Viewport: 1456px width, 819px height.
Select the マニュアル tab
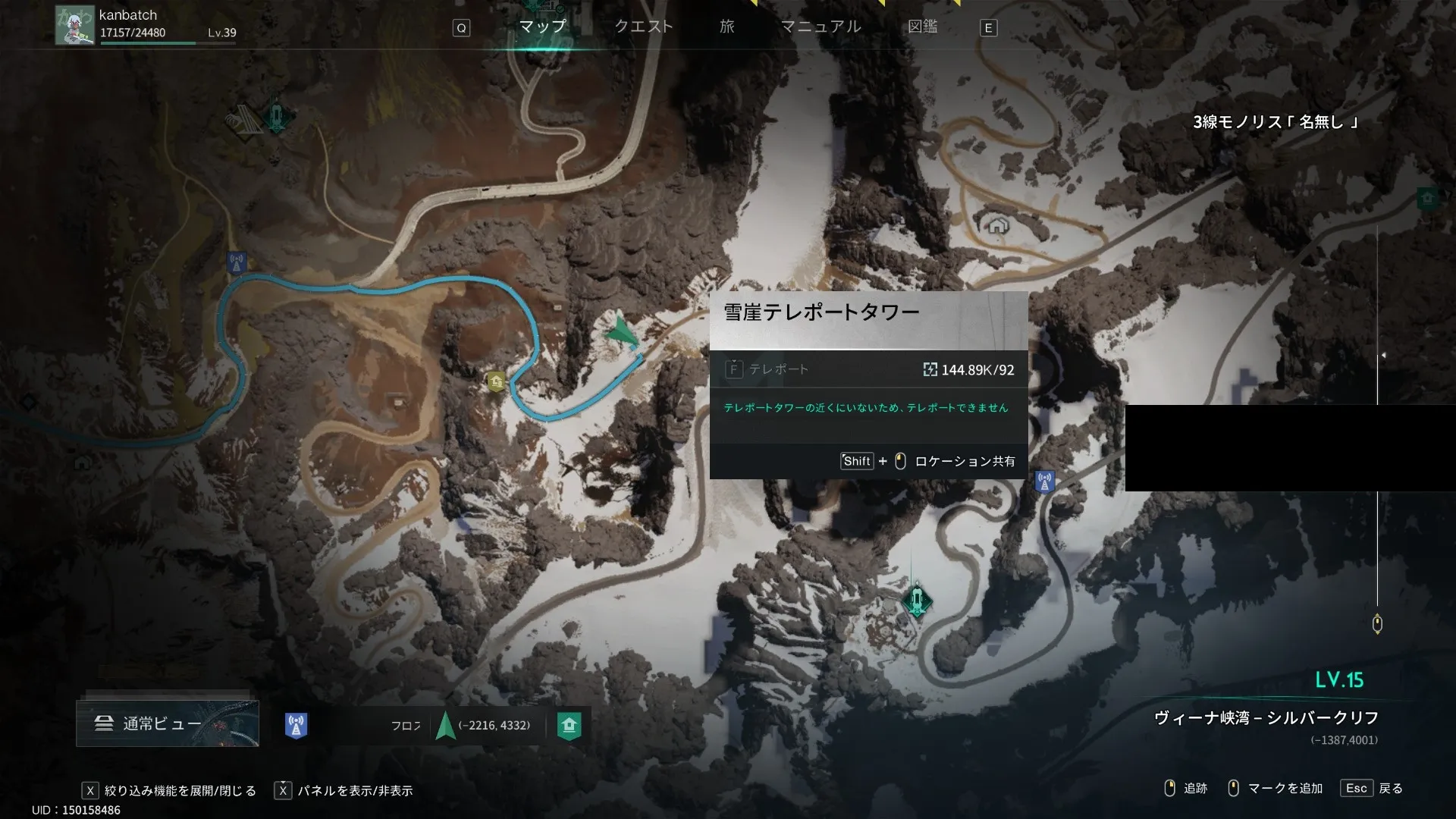821,27
